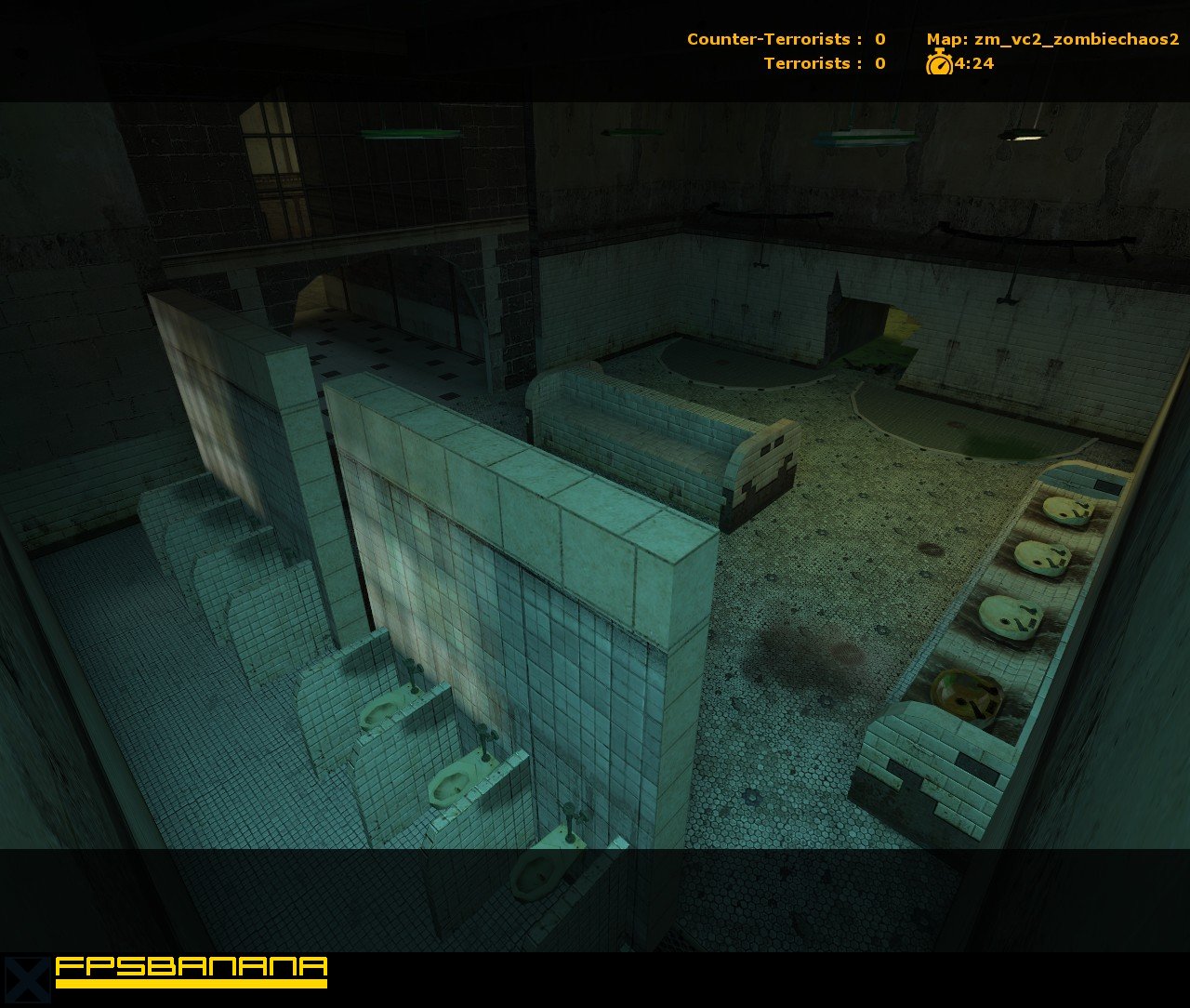The height and width of the screenshot is (1008, 1190).
Task: Click the stopwatch timer icon
Action: tap(937, 64)
